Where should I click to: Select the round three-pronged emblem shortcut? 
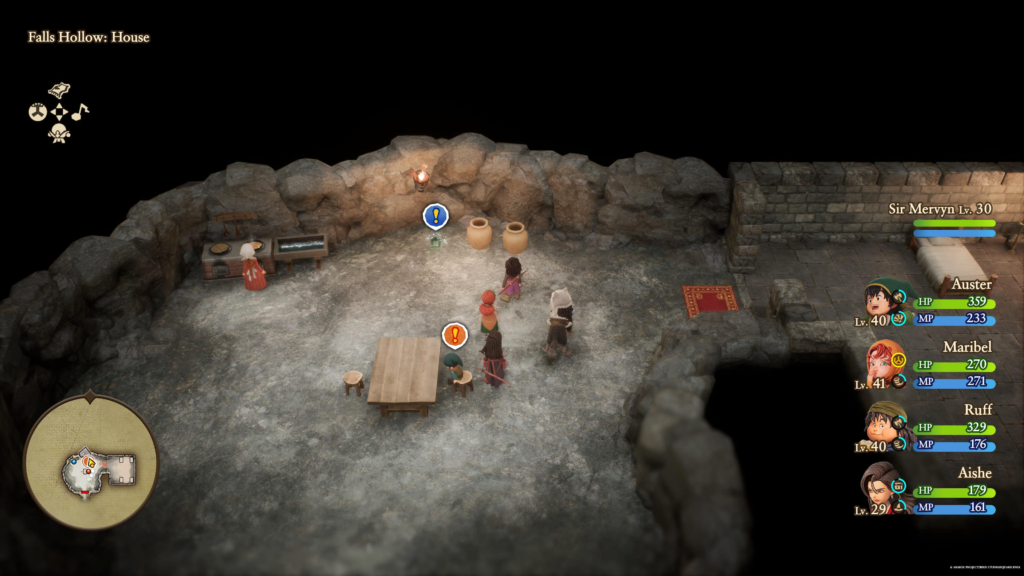coord(38,112)
